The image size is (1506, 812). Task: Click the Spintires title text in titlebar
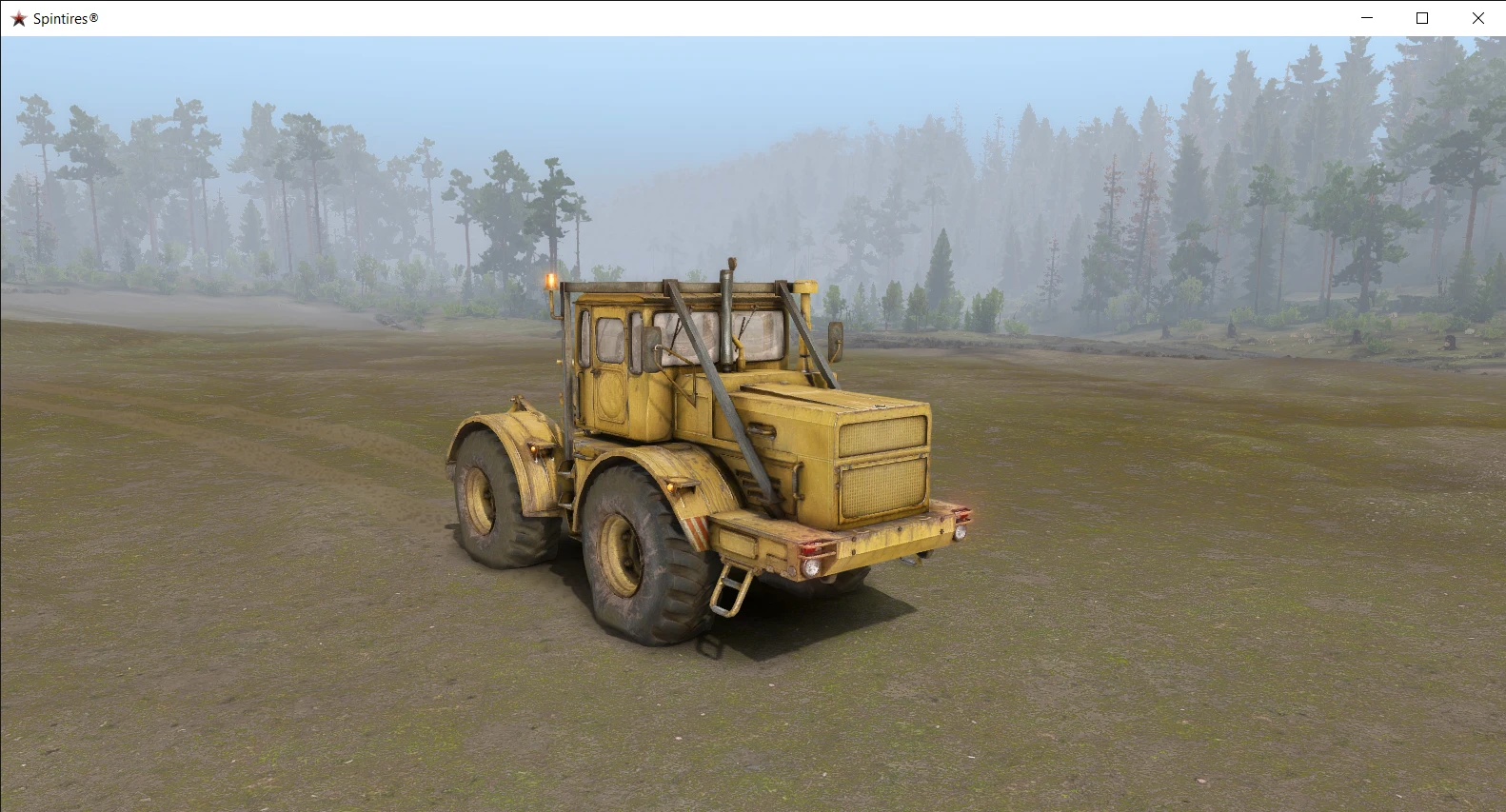click(x=62, y=17)
